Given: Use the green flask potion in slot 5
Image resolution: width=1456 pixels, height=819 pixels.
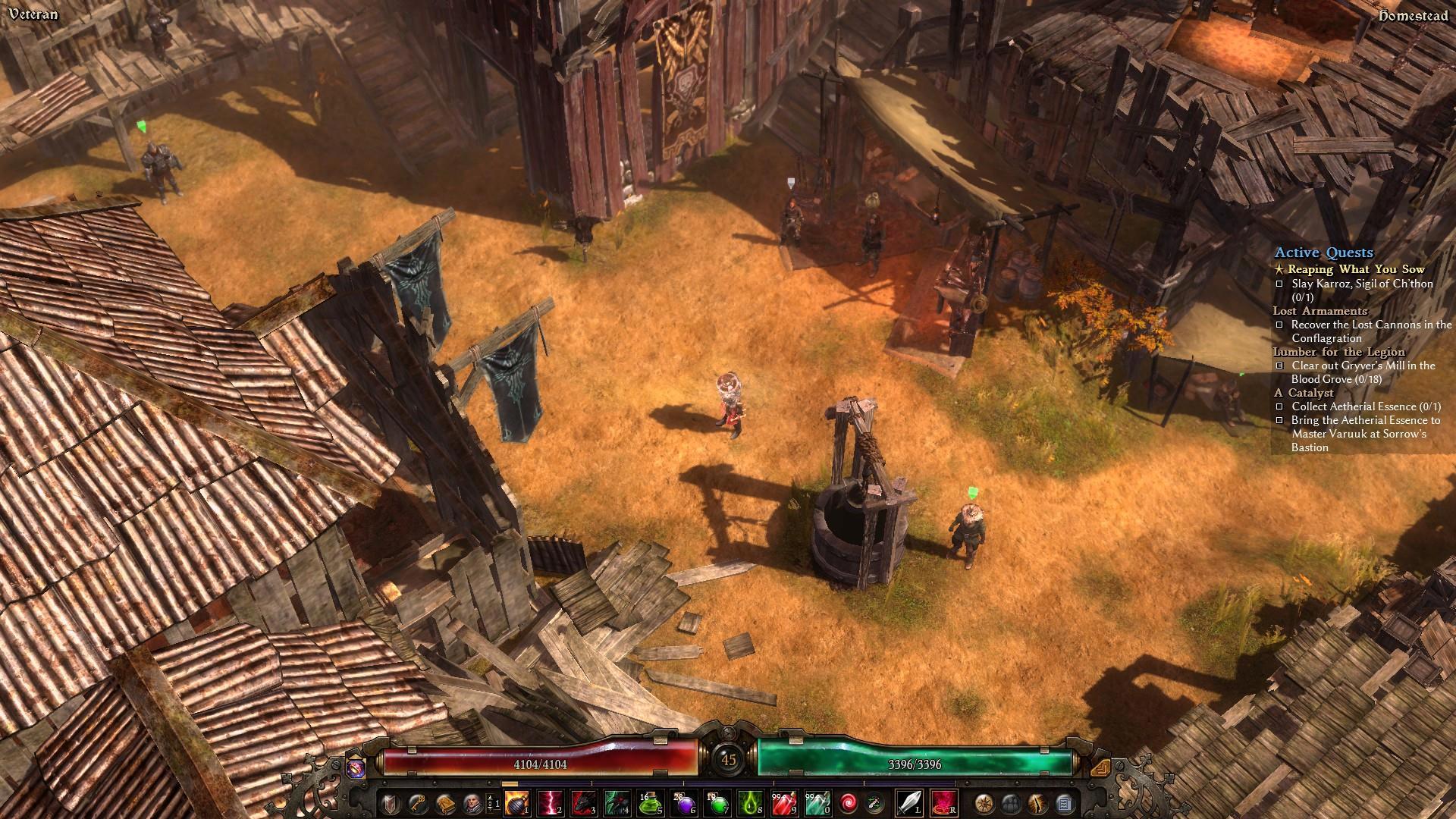Looking at the screenshot, I should pyautogui.click(x=651, y=802).
